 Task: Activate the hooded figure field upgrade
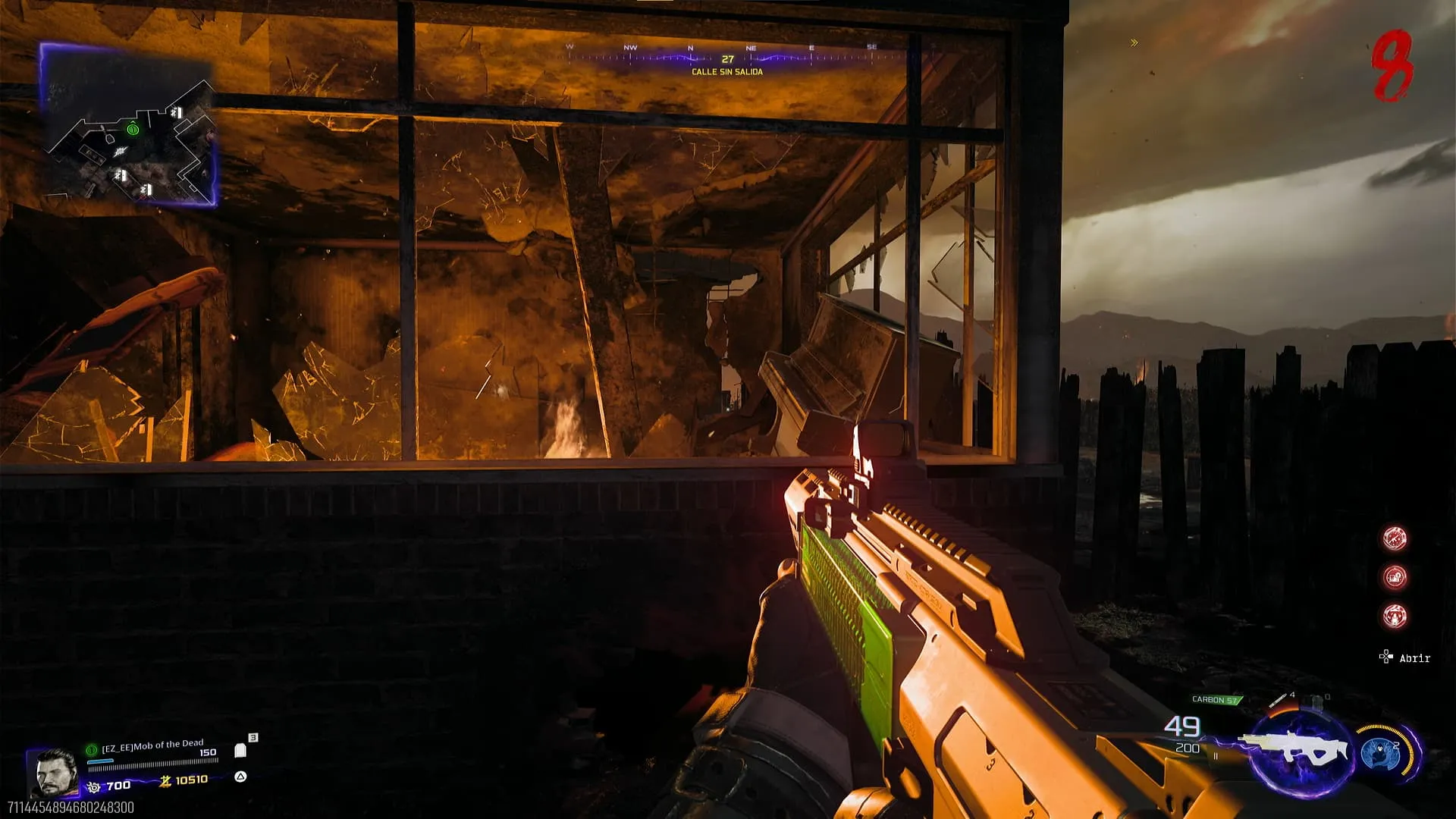[1379, 752]
